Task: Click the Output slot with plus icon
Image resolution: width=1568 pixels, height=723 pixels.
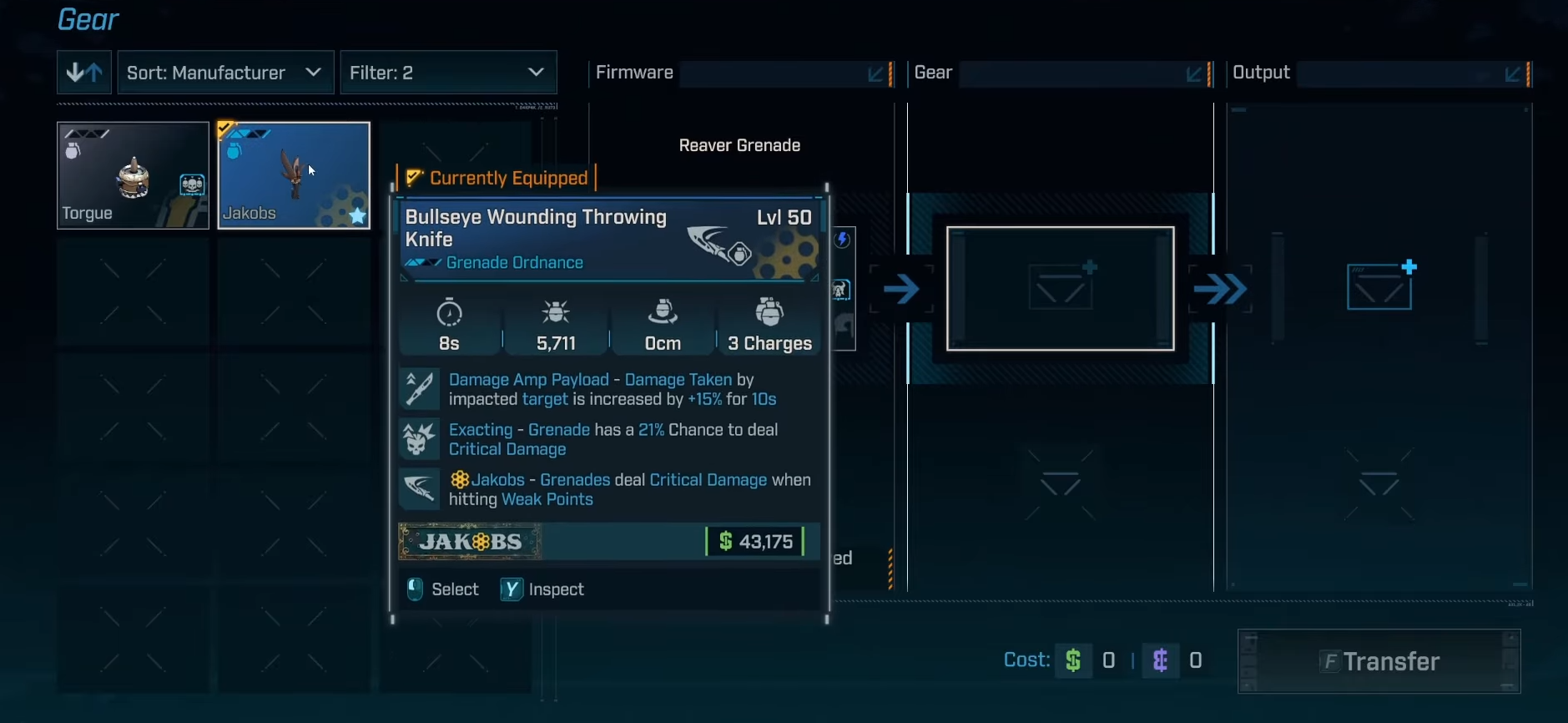Action: (x=1379, y=287)
